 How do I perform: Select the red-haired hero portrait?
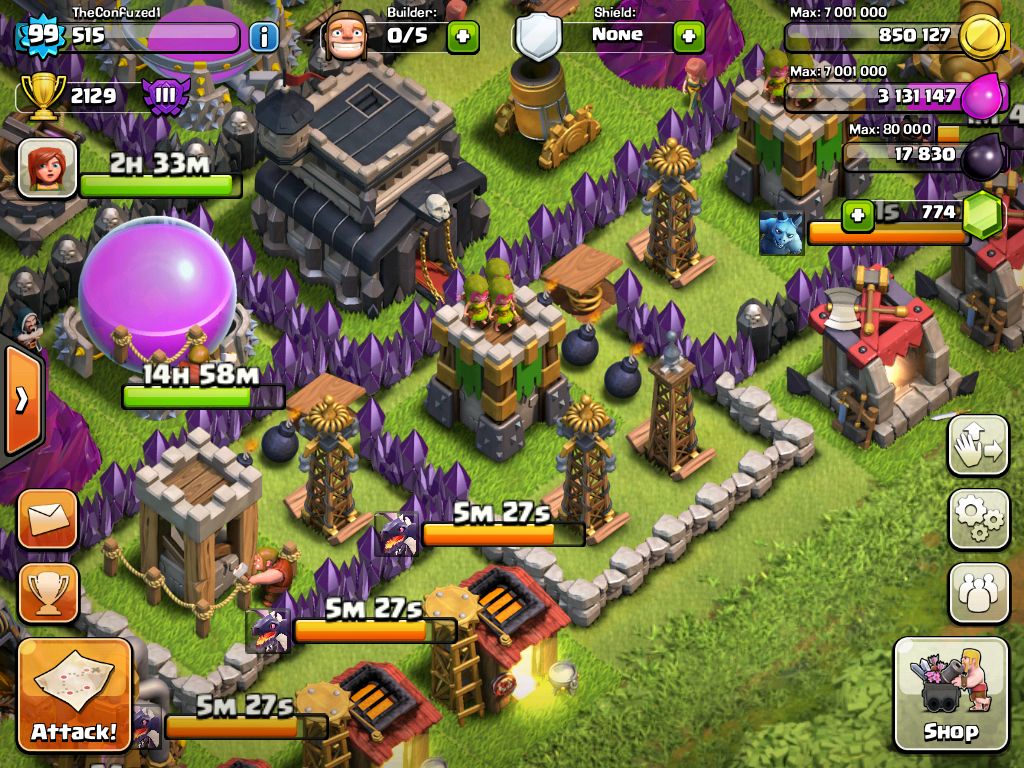pos(47,167)
